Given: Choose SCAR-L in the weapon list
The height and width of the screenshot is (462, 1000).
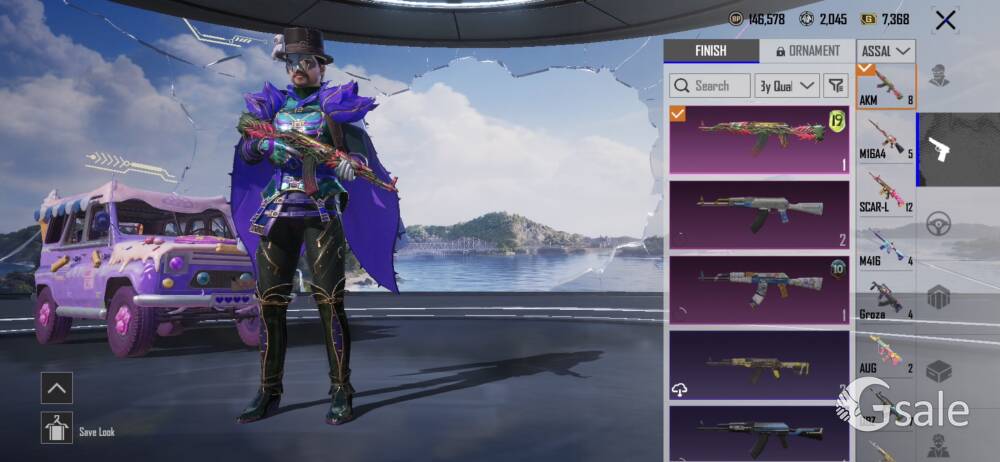Looking at the screenshot, I should click(x=886, y=192).
